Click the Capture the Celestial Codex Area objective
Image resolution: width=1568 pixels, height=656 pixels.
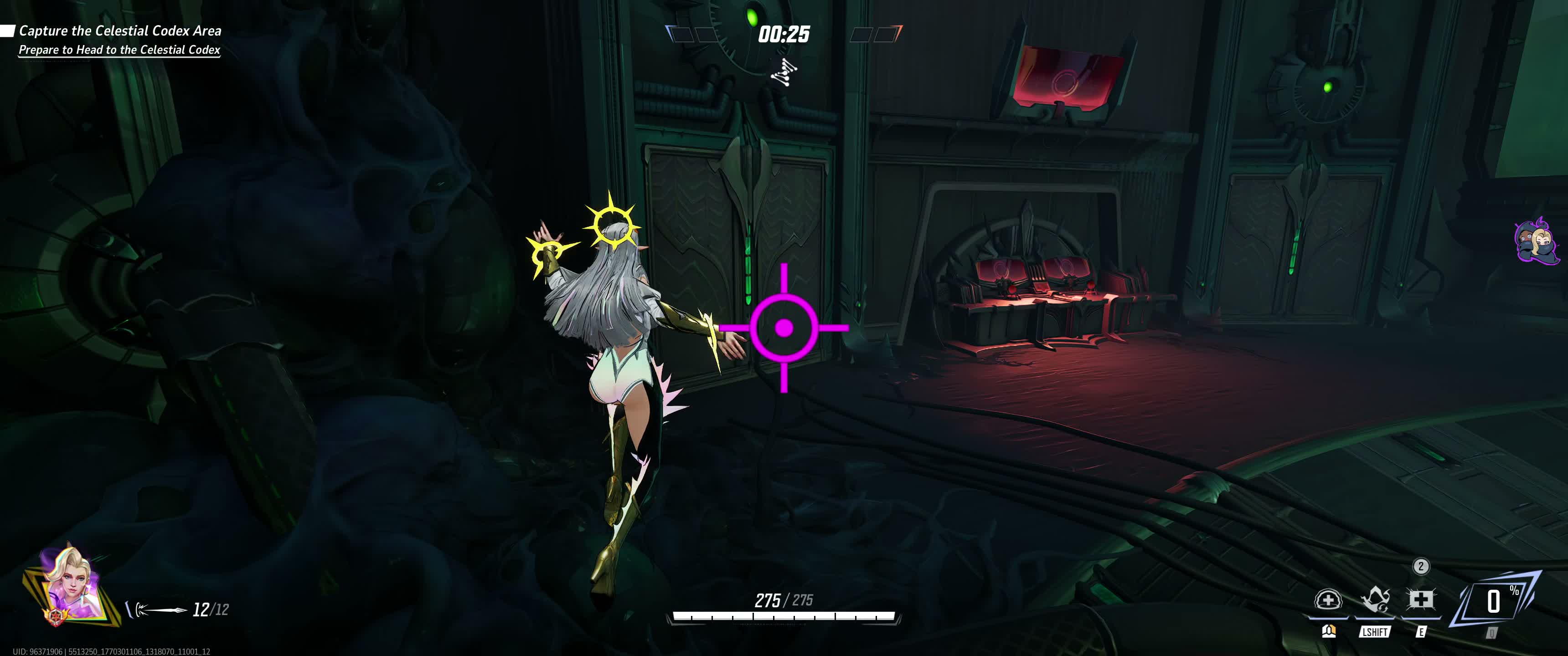click(x=120, y=31)
